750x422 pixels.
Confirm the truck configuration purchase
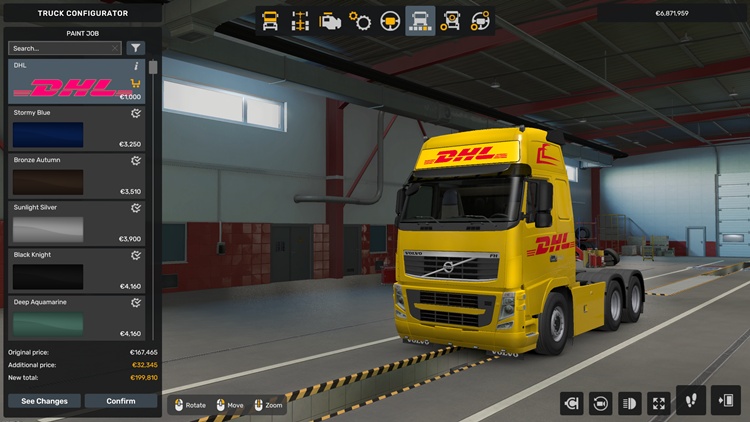121,401
